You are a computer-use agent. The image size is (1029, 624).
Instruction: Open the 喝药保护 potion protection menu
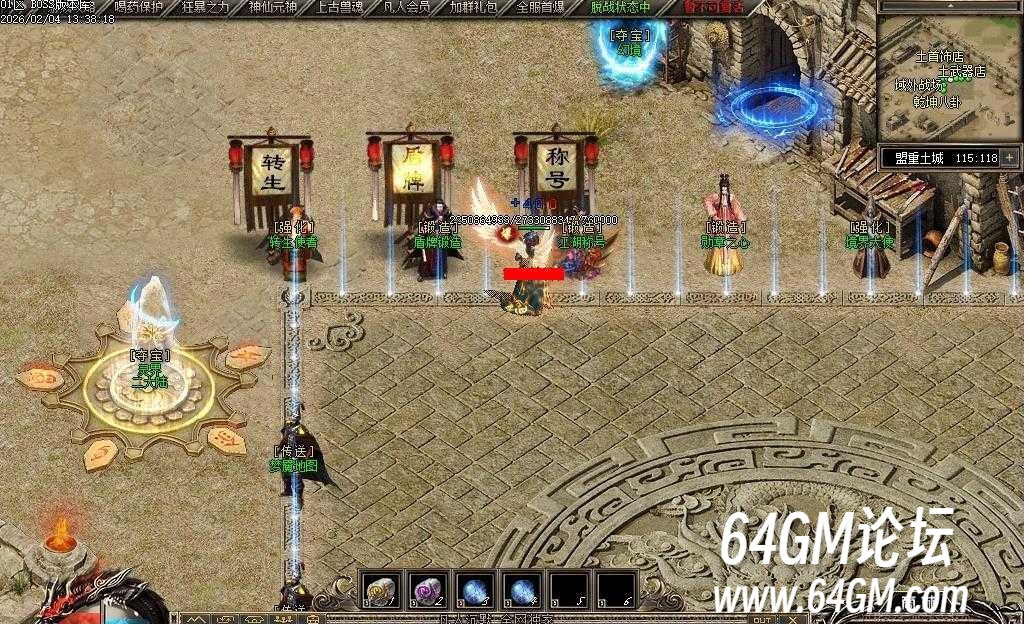pos(138,7)
